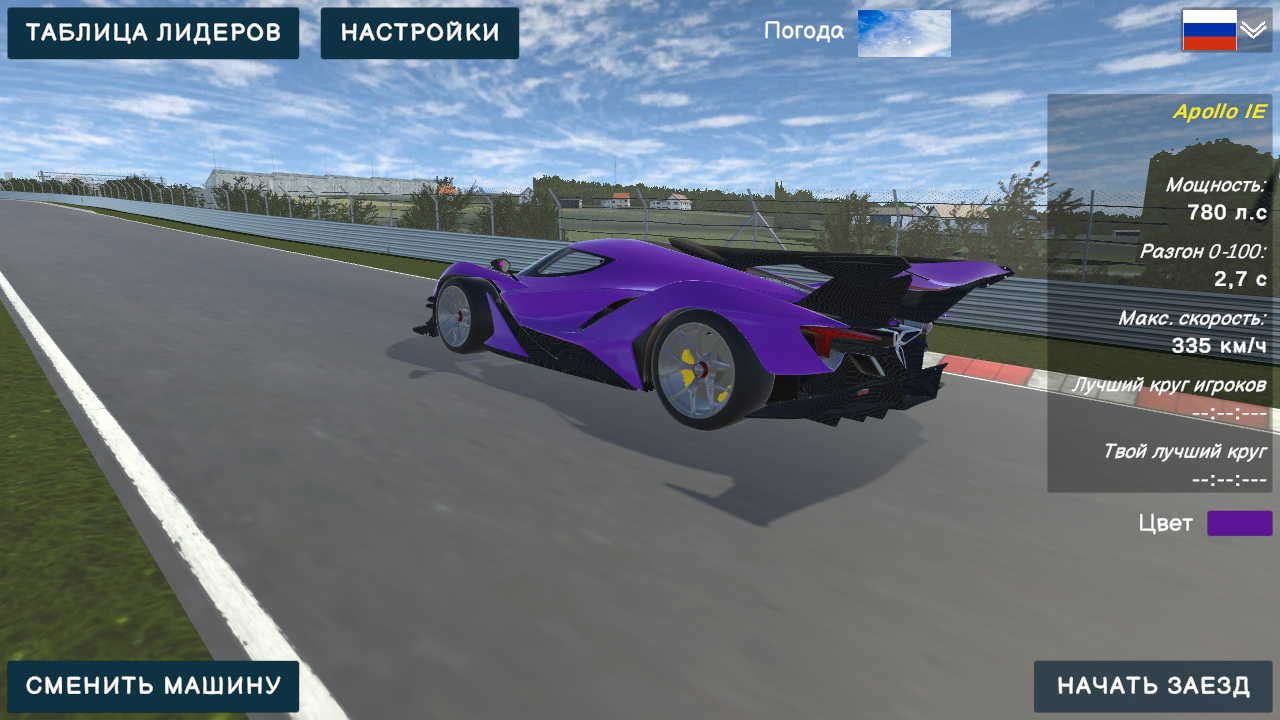Click the weather preview sky image
The image size is (1280, 720).
[x=903, y=32]
